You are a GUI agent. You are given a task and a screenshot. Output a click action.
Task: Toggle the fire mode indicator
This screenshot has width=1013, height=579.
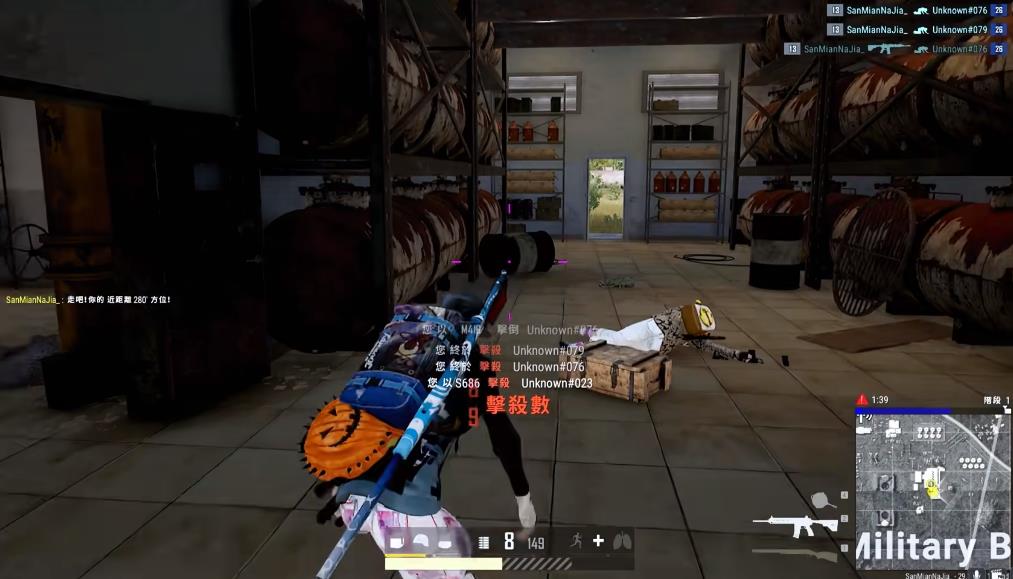tap(484, 542)
